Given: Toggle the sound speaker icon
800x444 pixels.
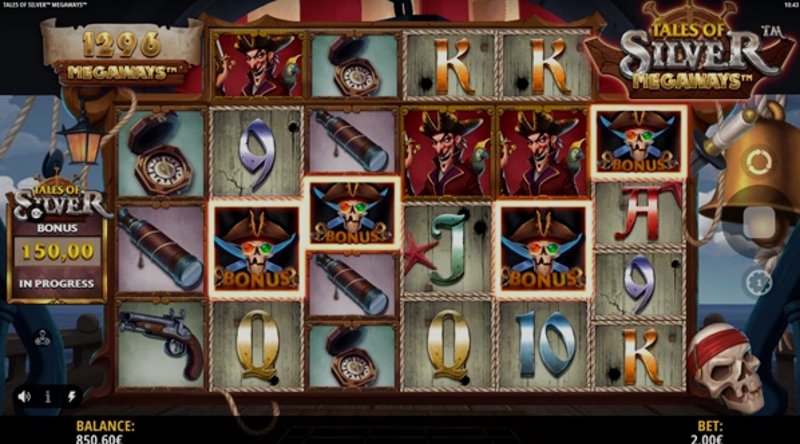Looking at the screenshot, I should [x=23, y=396].
